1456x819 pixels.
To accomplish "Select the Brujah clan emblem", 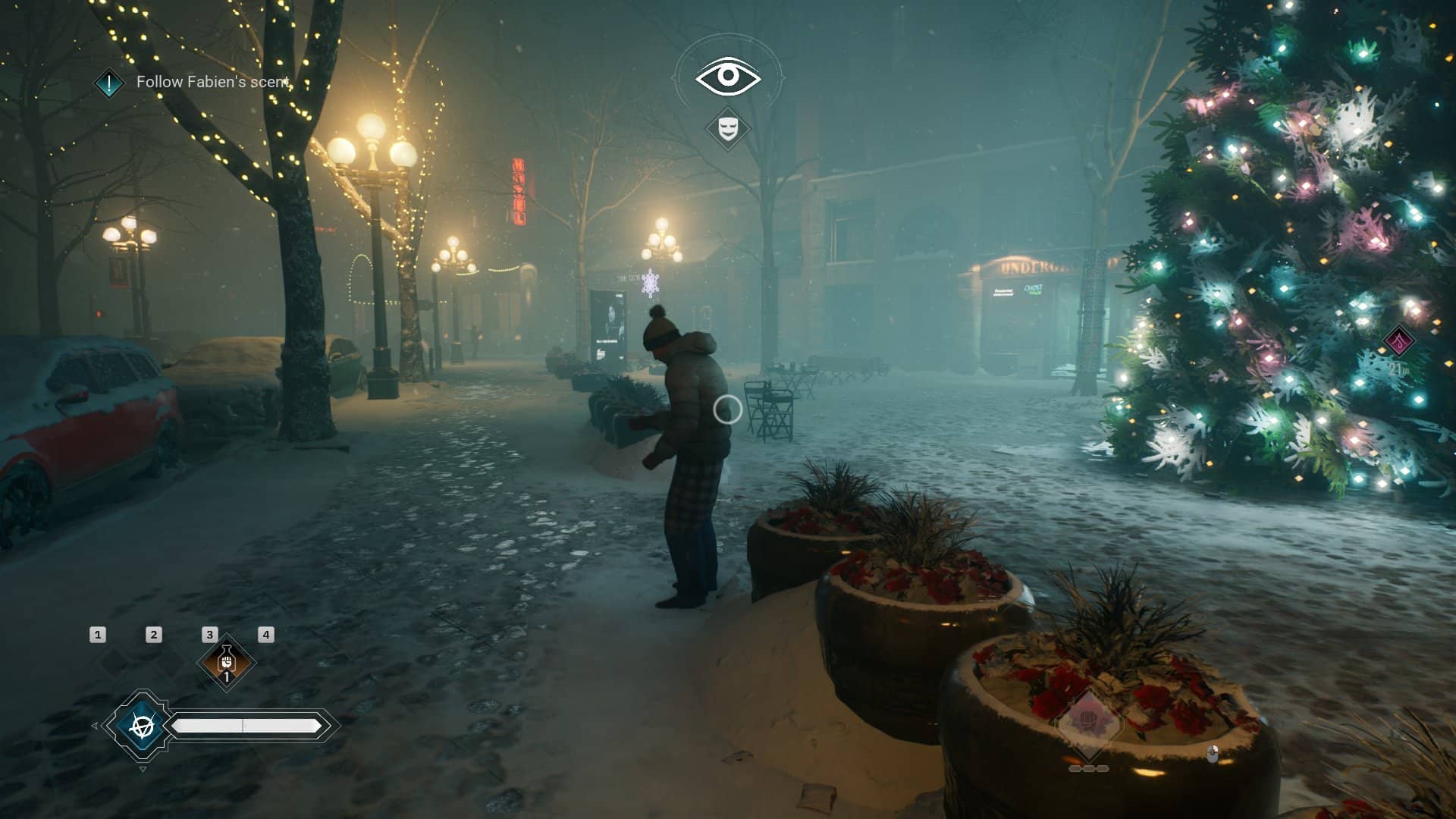I will point(141,726).
